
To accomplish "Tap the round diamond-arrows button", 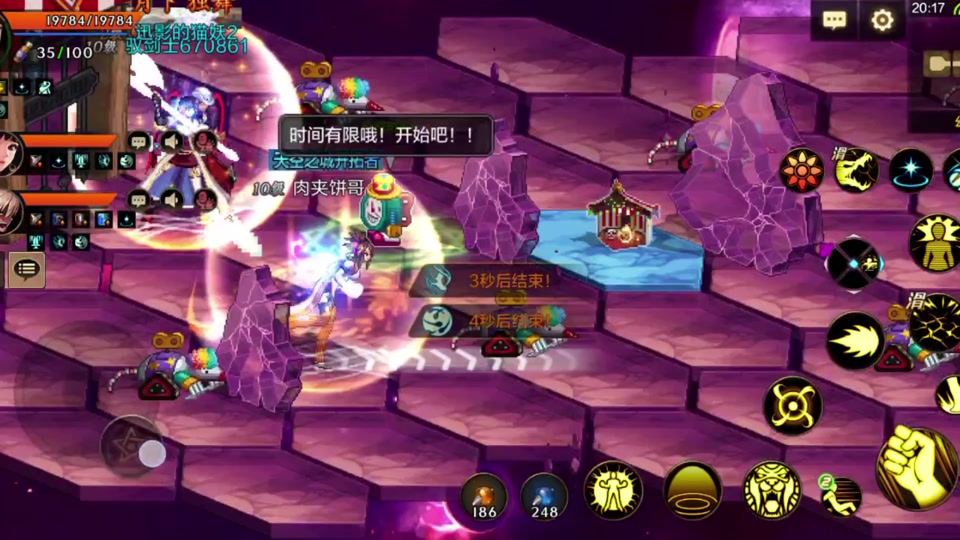I will click(853, 264).
